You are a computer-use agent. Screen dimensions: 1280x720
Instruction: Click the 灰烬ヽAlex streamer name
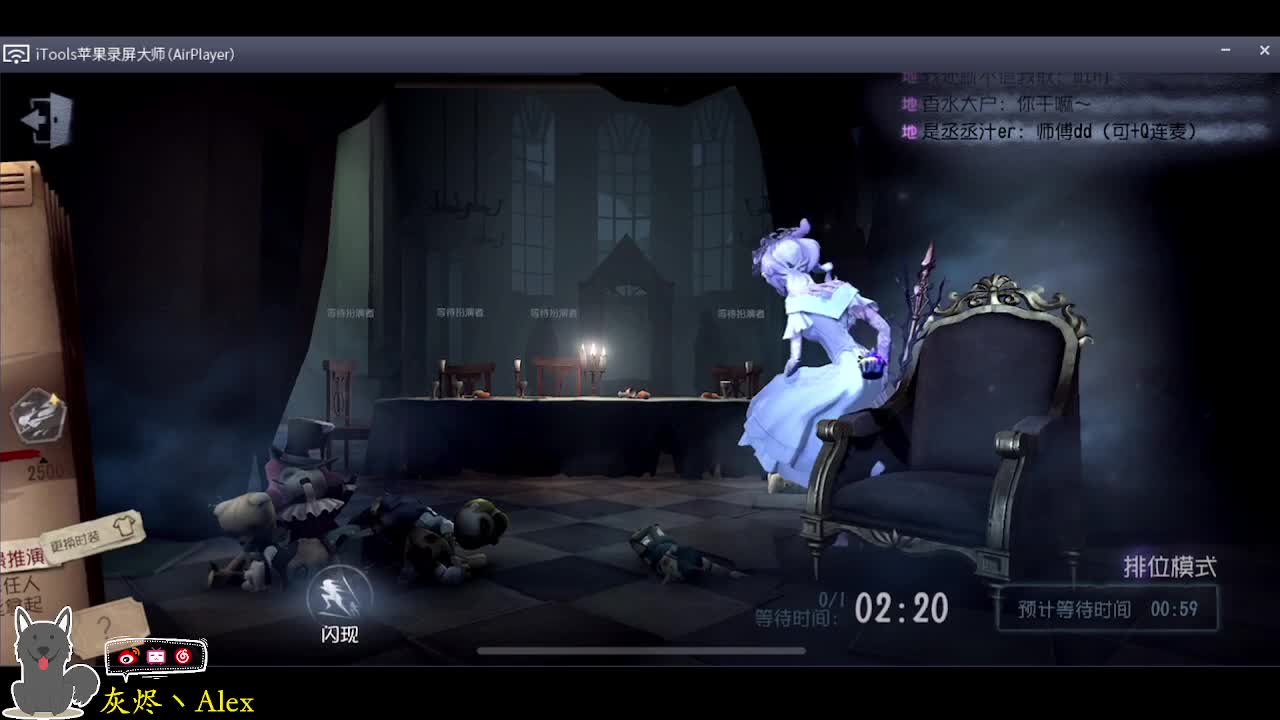(x=180, y=700)
